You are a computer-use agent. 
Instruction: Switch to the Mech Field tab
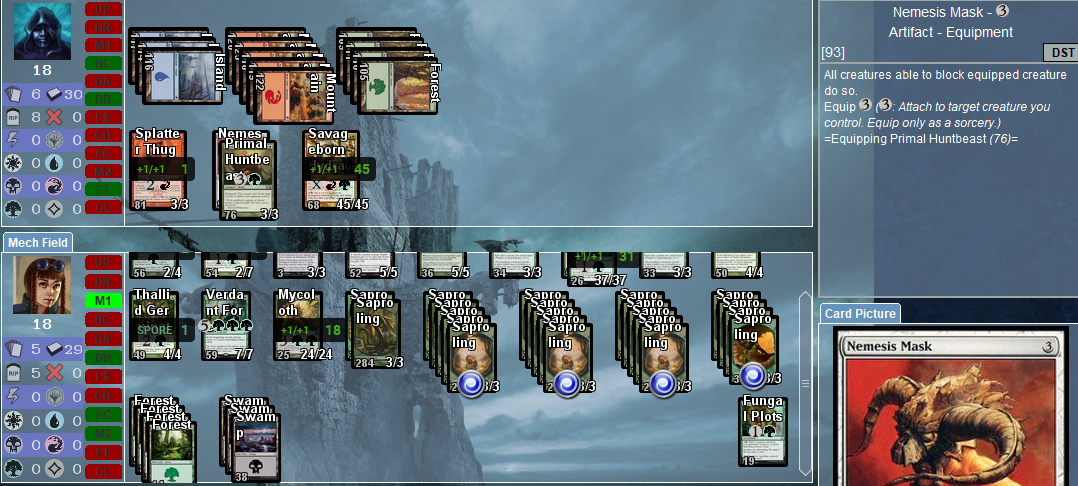pyautogui.click(x=37, y=242)
